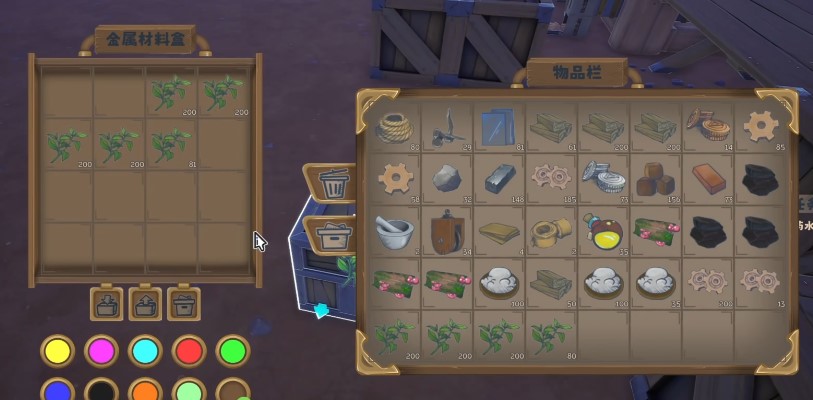Choose the herb stack of 80 in the inventory
Viewport: 813px width, 400px height.
(552, 335)
